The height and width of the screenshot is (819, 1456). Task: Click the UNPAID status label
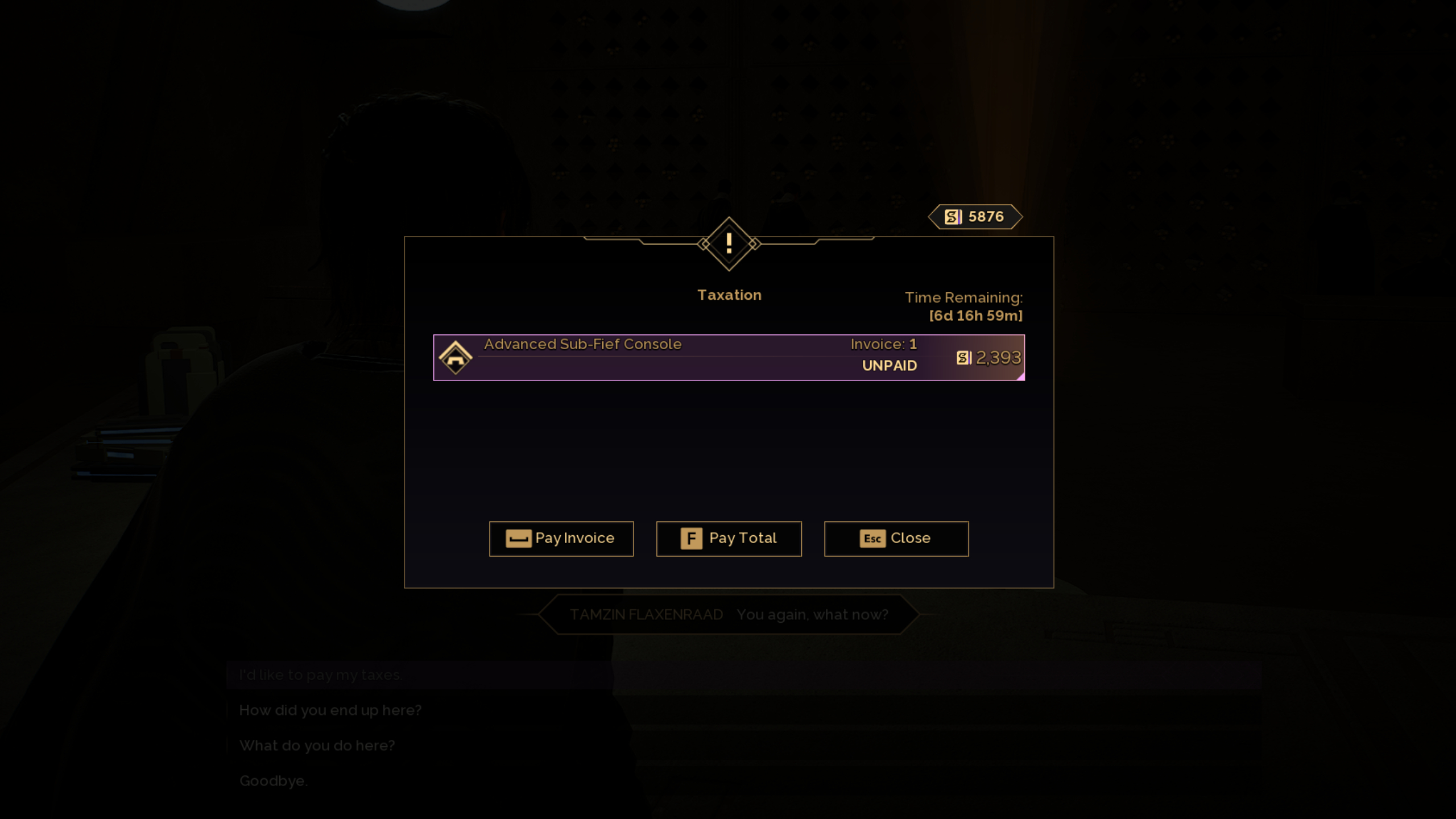889,366
